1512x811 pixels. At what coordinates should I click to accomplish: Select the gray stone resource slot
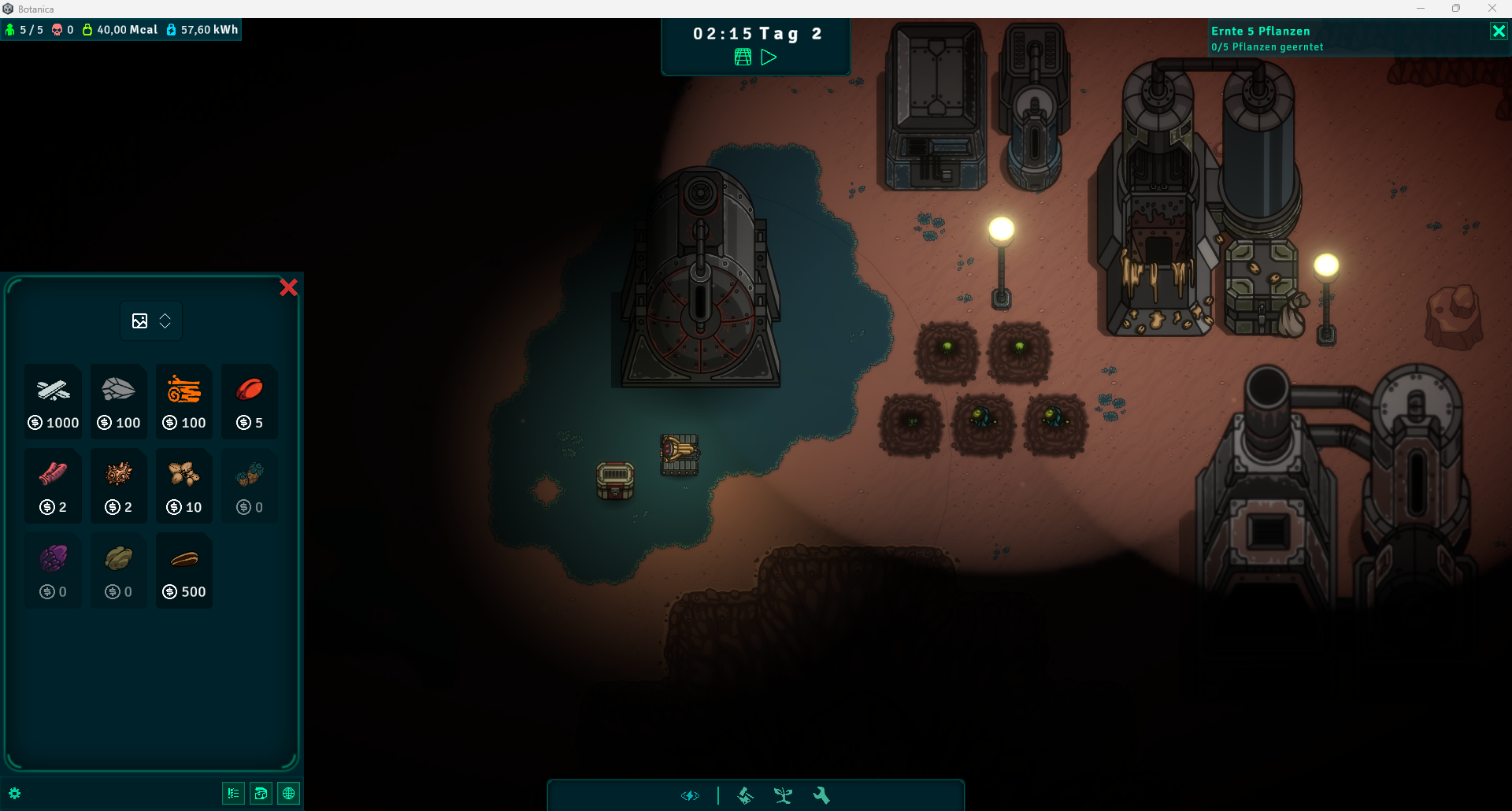[x=119, y=401]
